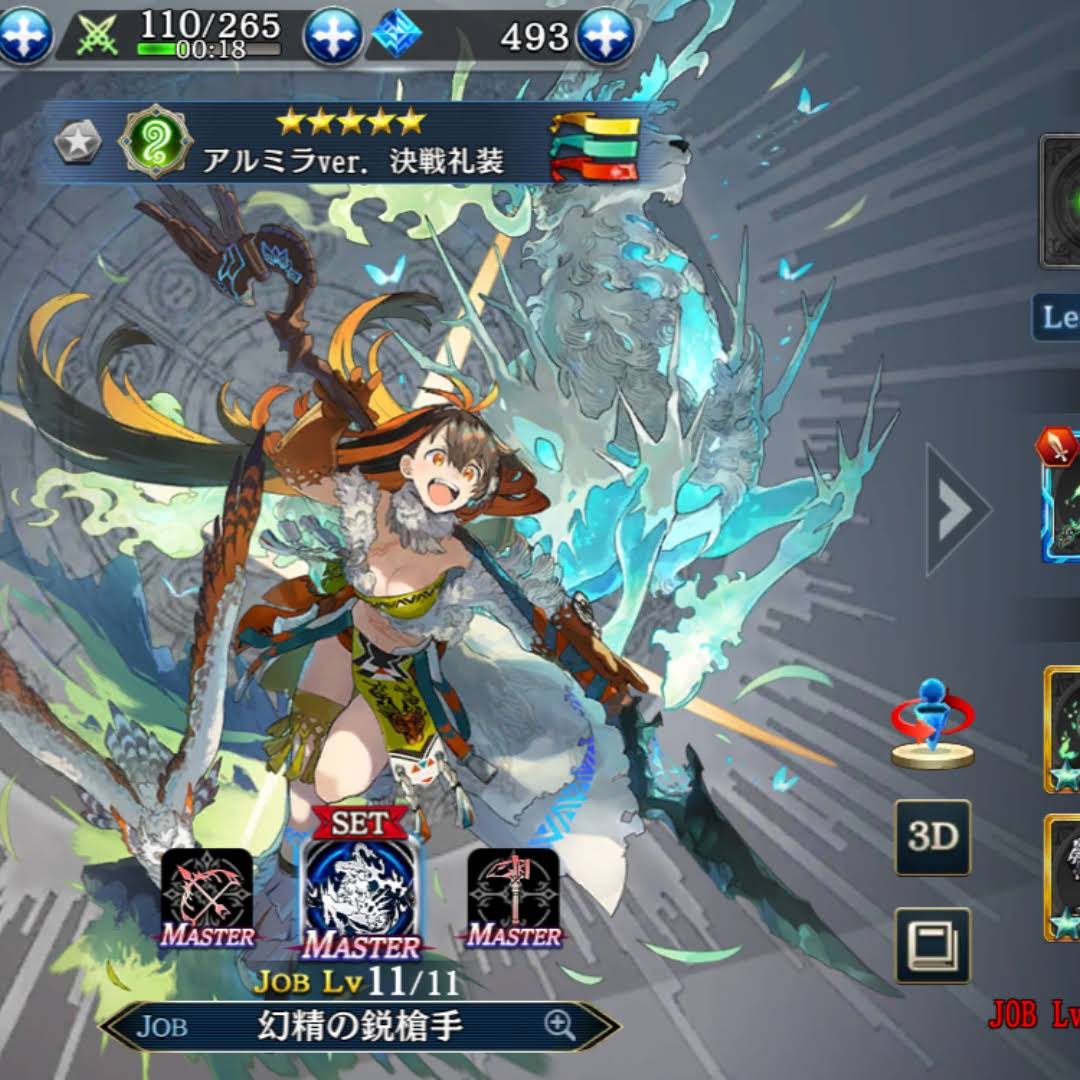
Task: Open the stacked pages icon below 3D
Action: coord(932,944)
